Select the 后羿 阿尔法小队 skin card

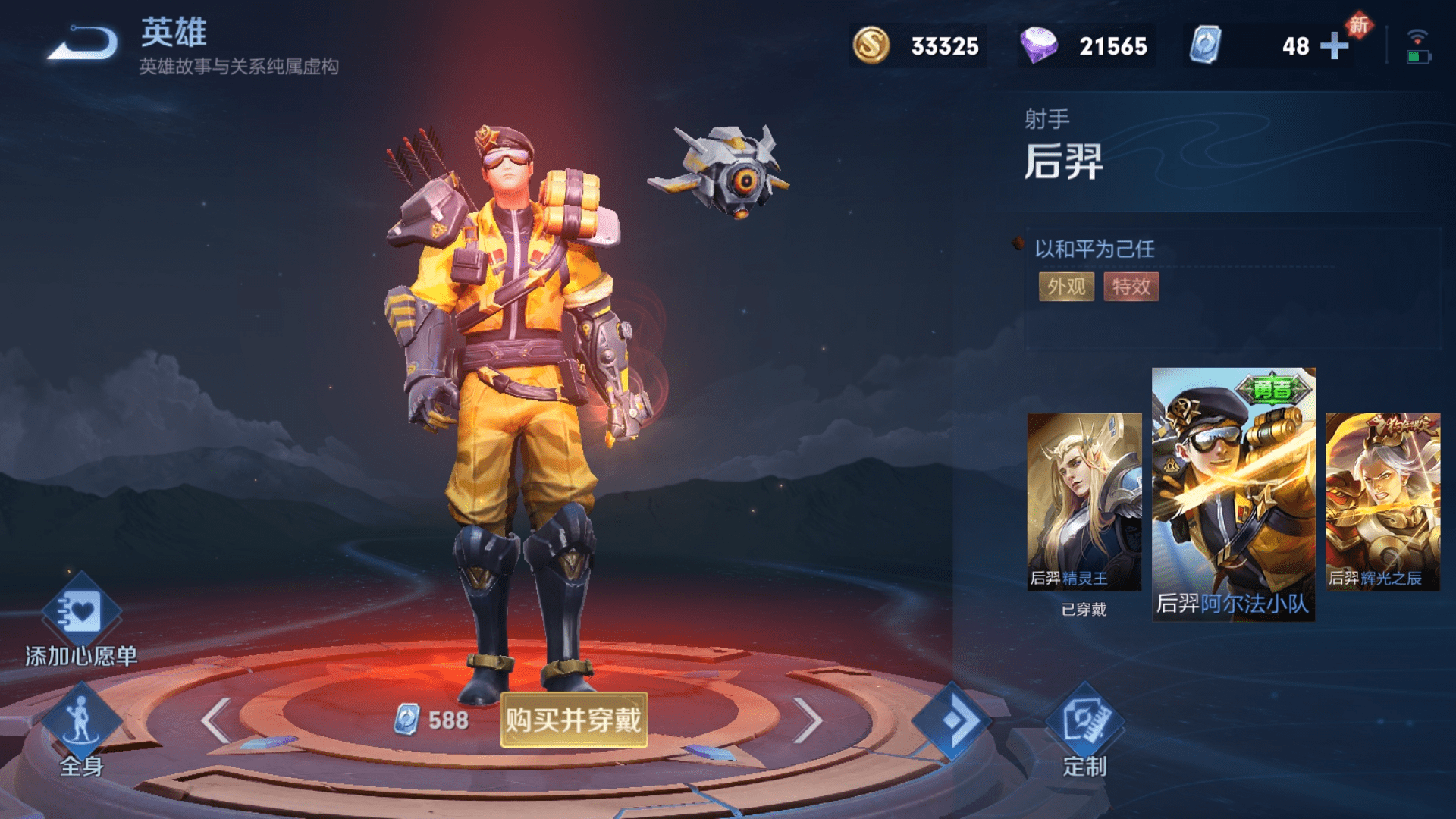point(1233,494)
